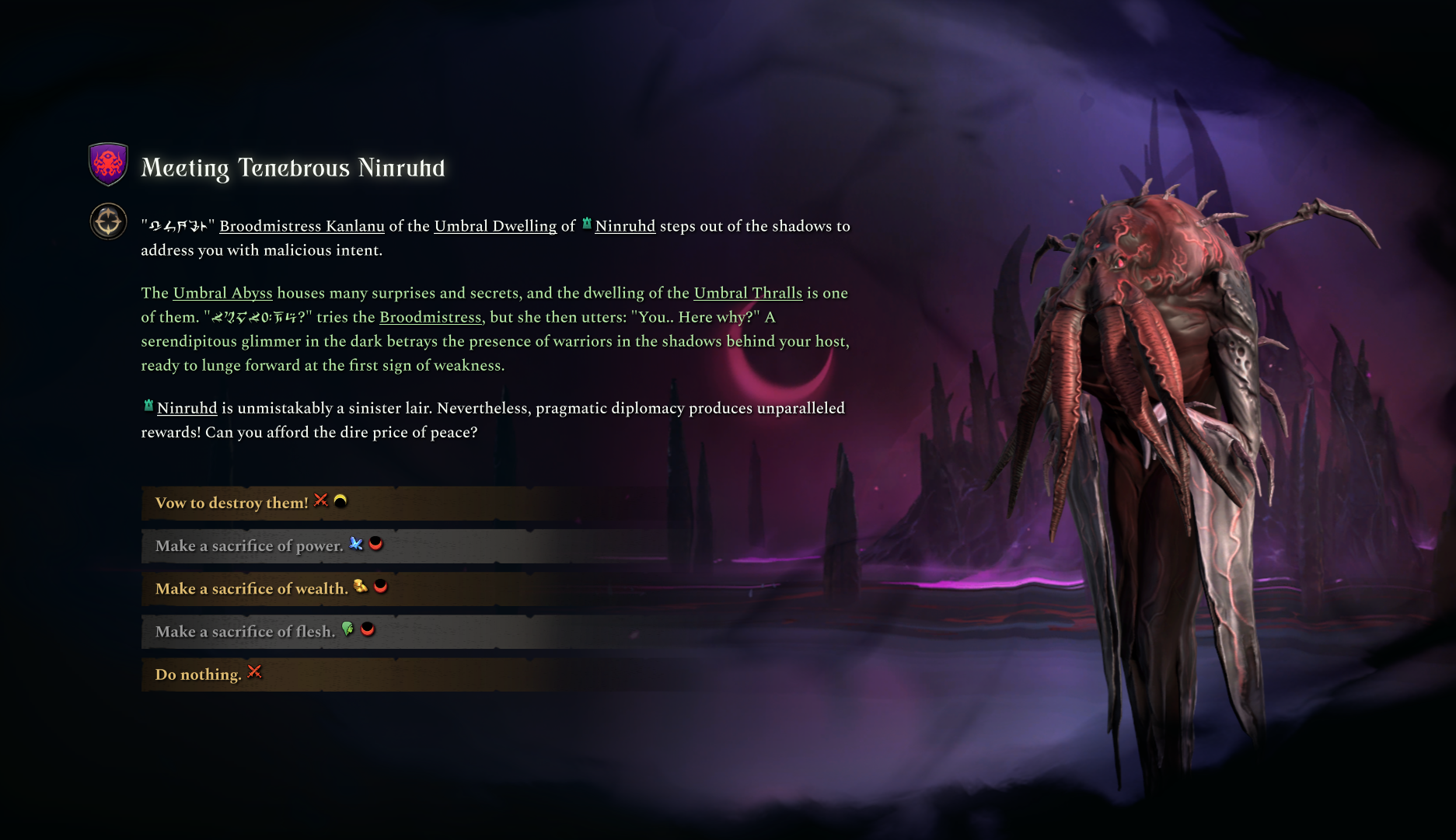Click the Umbral Thralls link

[747, 293]
